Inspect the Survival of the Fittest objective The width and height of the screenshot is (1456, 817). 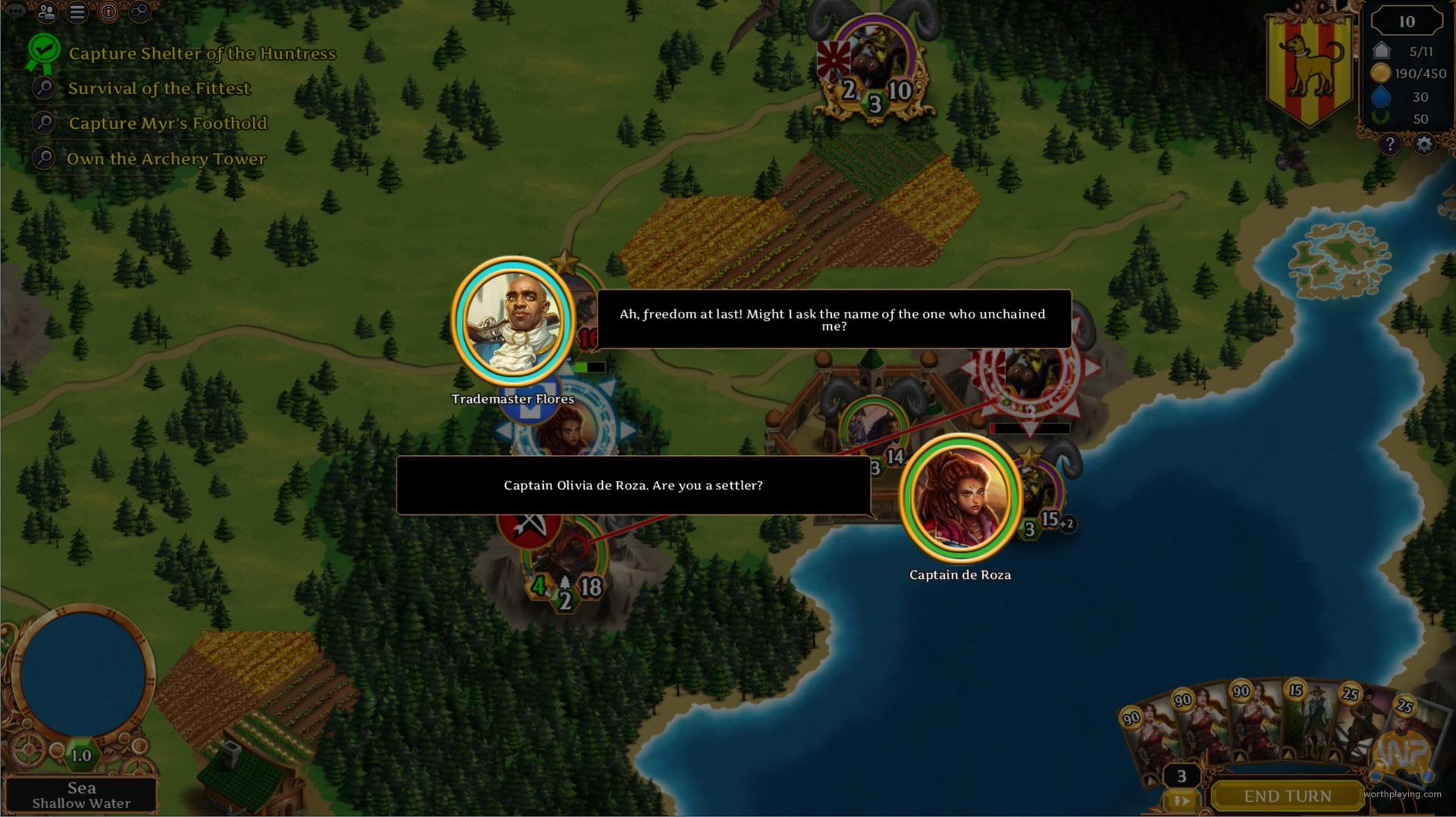[x=158, y=88]
